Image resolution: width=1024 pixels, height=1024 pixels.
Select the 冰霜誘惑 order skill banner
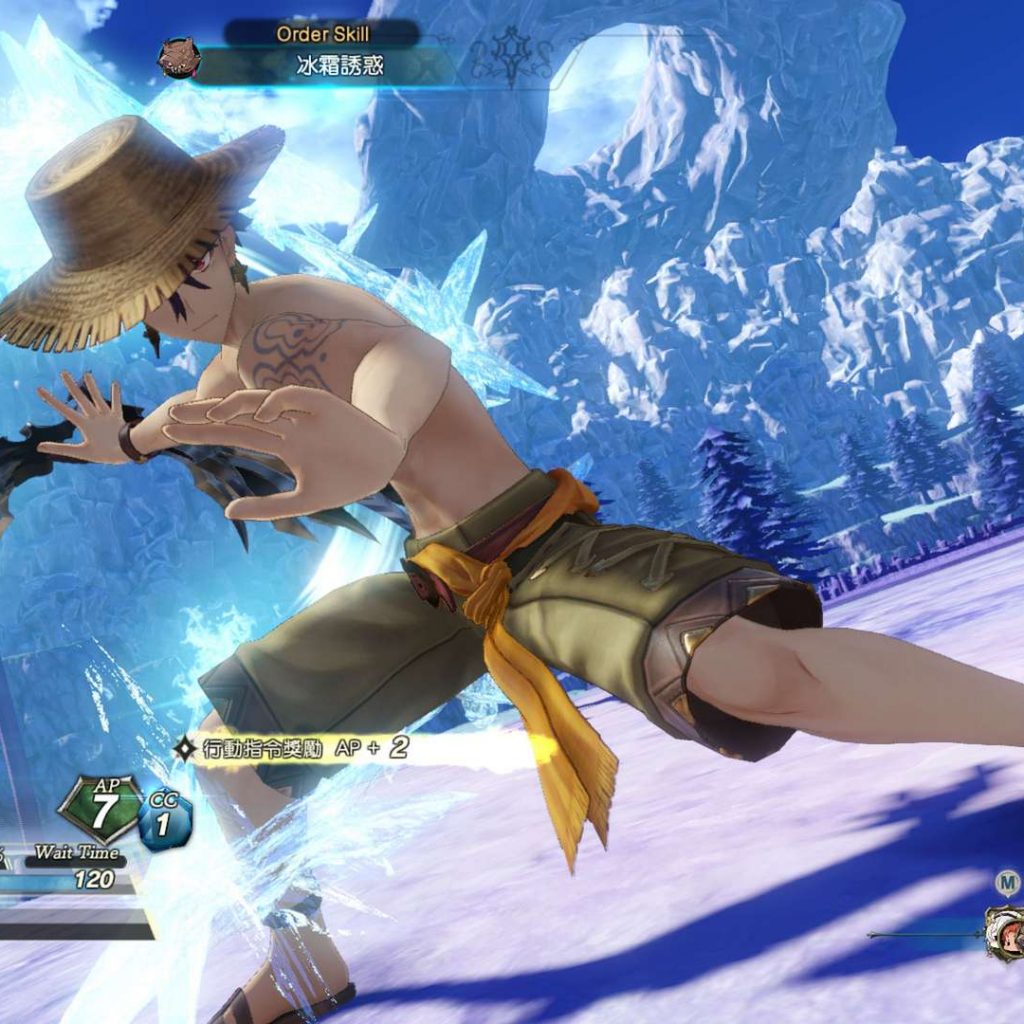pyautogui.click(x=340, y=68)
